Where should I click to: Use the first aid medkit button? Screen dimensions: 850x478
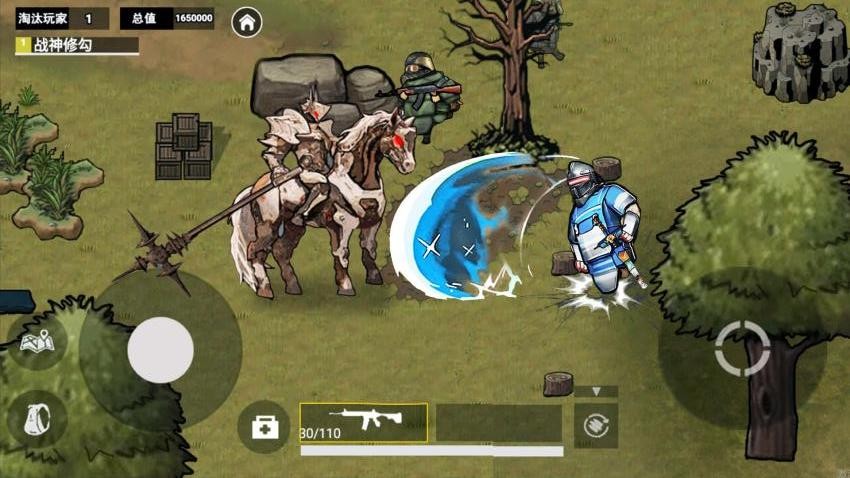point(264,427)
